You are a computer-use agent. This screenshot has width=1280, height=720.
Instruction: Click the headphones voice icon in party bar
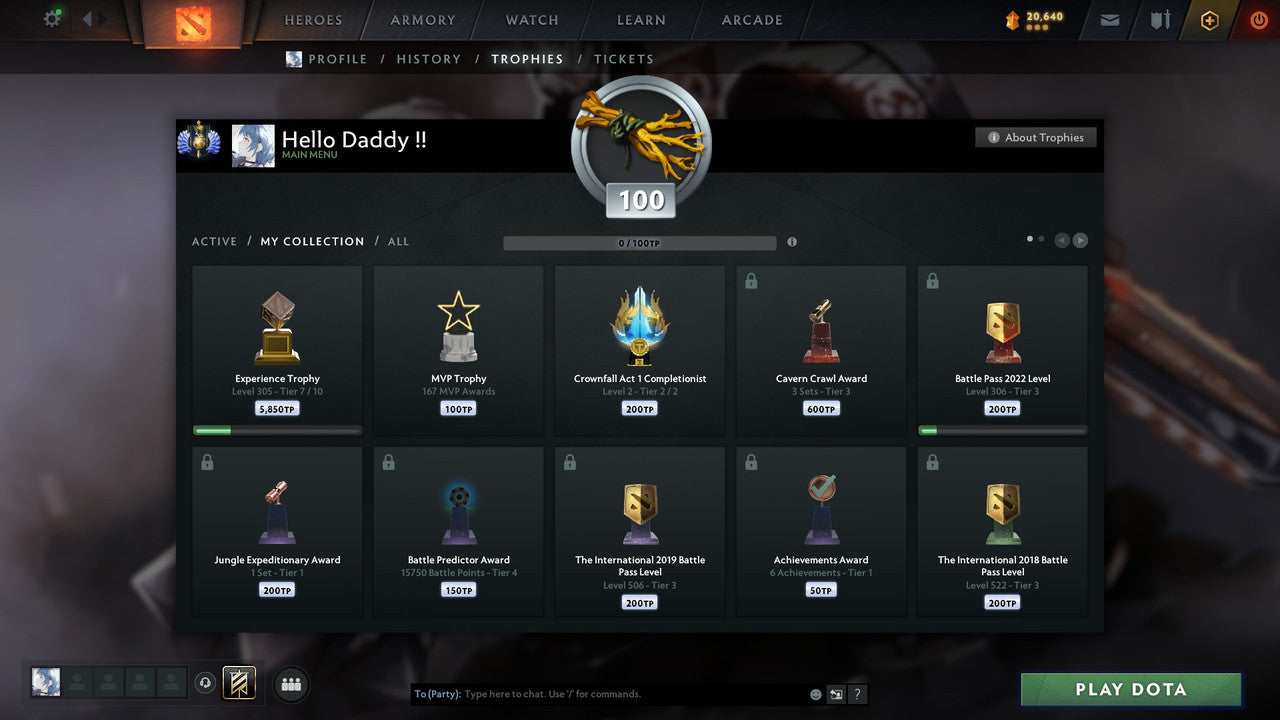pyautogui.click(x=207, y=682)
